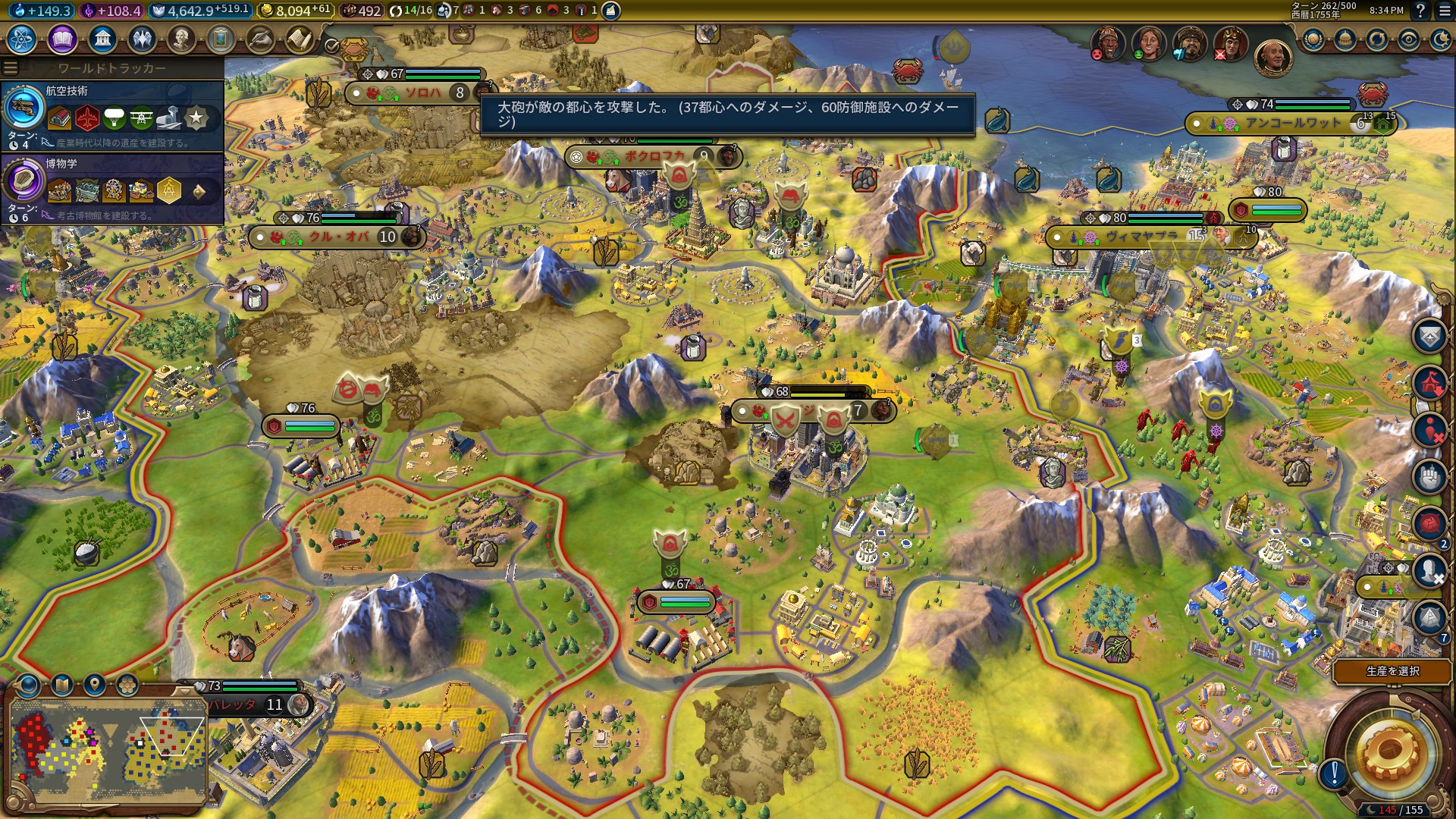Open the natural history civic entry (博物学)

[112, 188]
